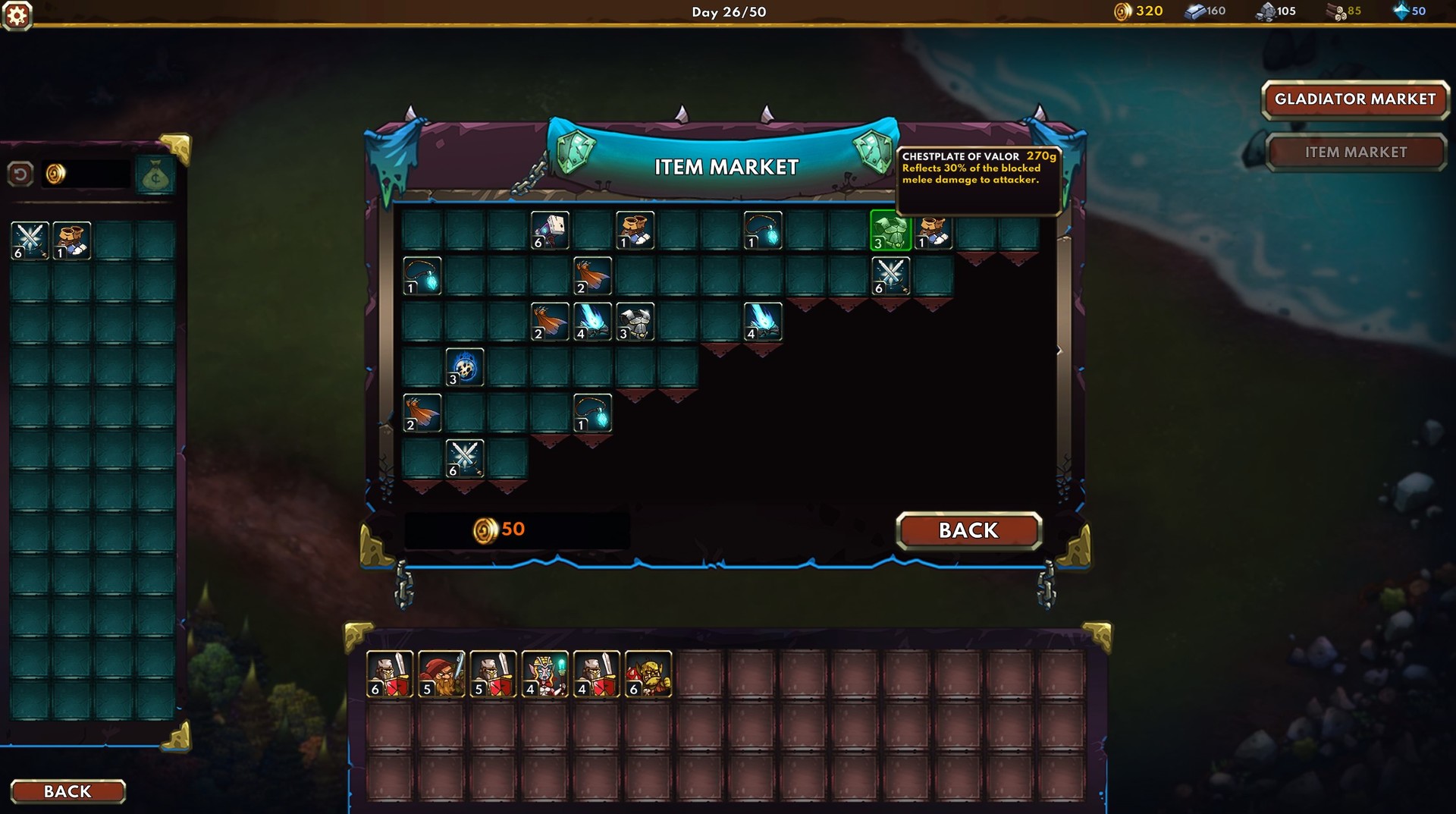Open the GLADIATOR MARKET

tap(1354, 99)
